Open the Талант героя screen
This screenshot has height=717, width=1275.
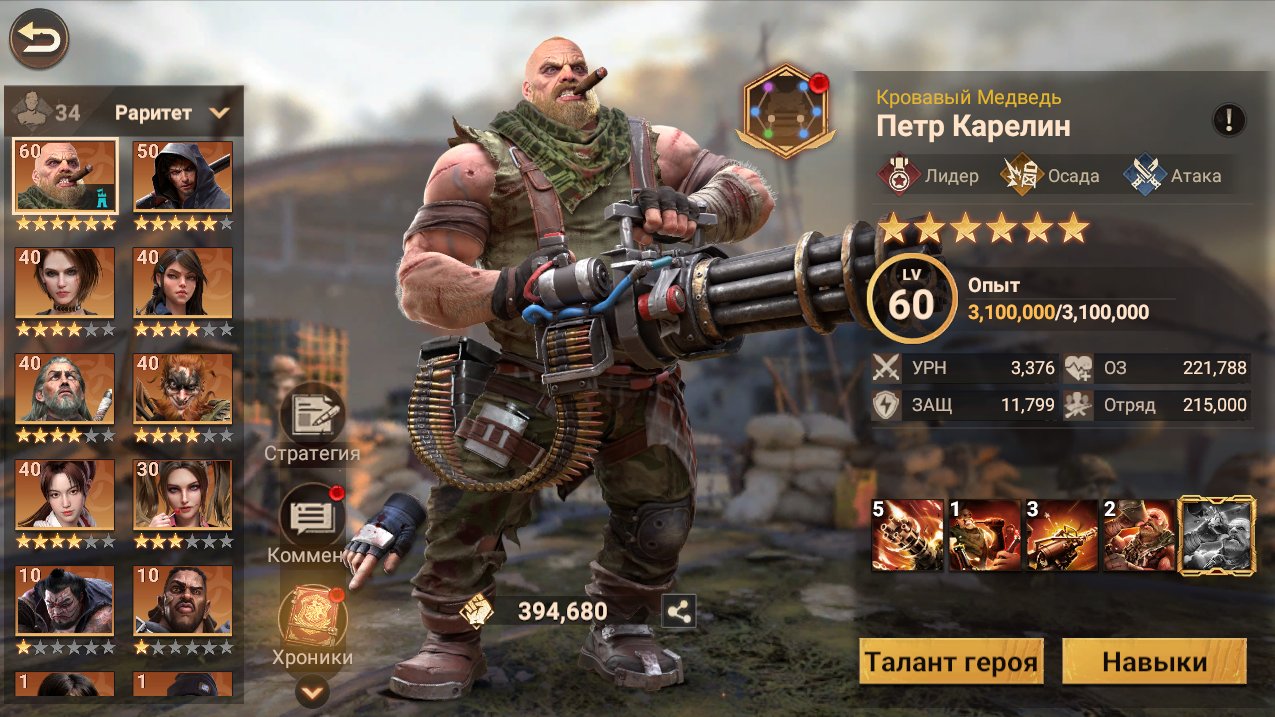[950, 662]
